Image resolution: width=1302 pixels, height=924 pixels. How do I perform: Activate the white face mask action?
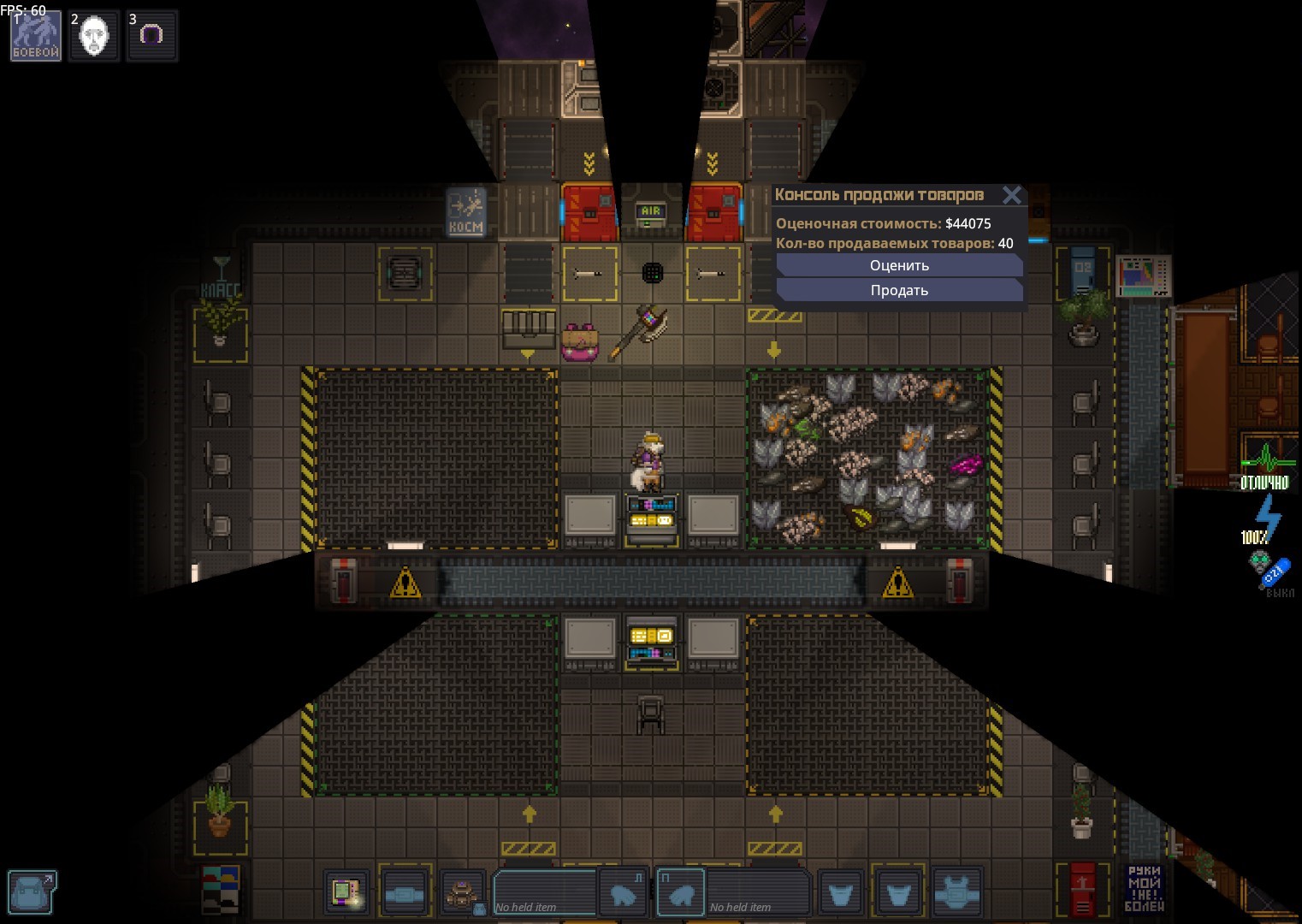point(93,36)
